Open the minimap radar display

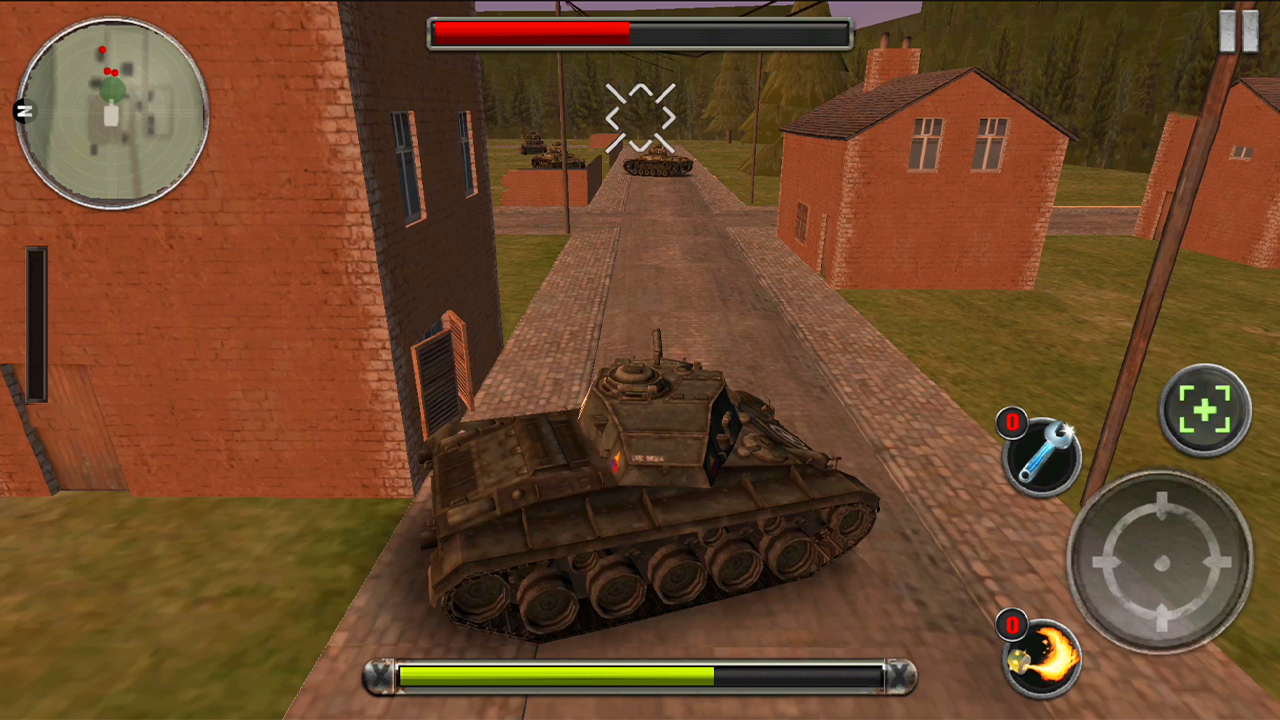pos(112,110)
